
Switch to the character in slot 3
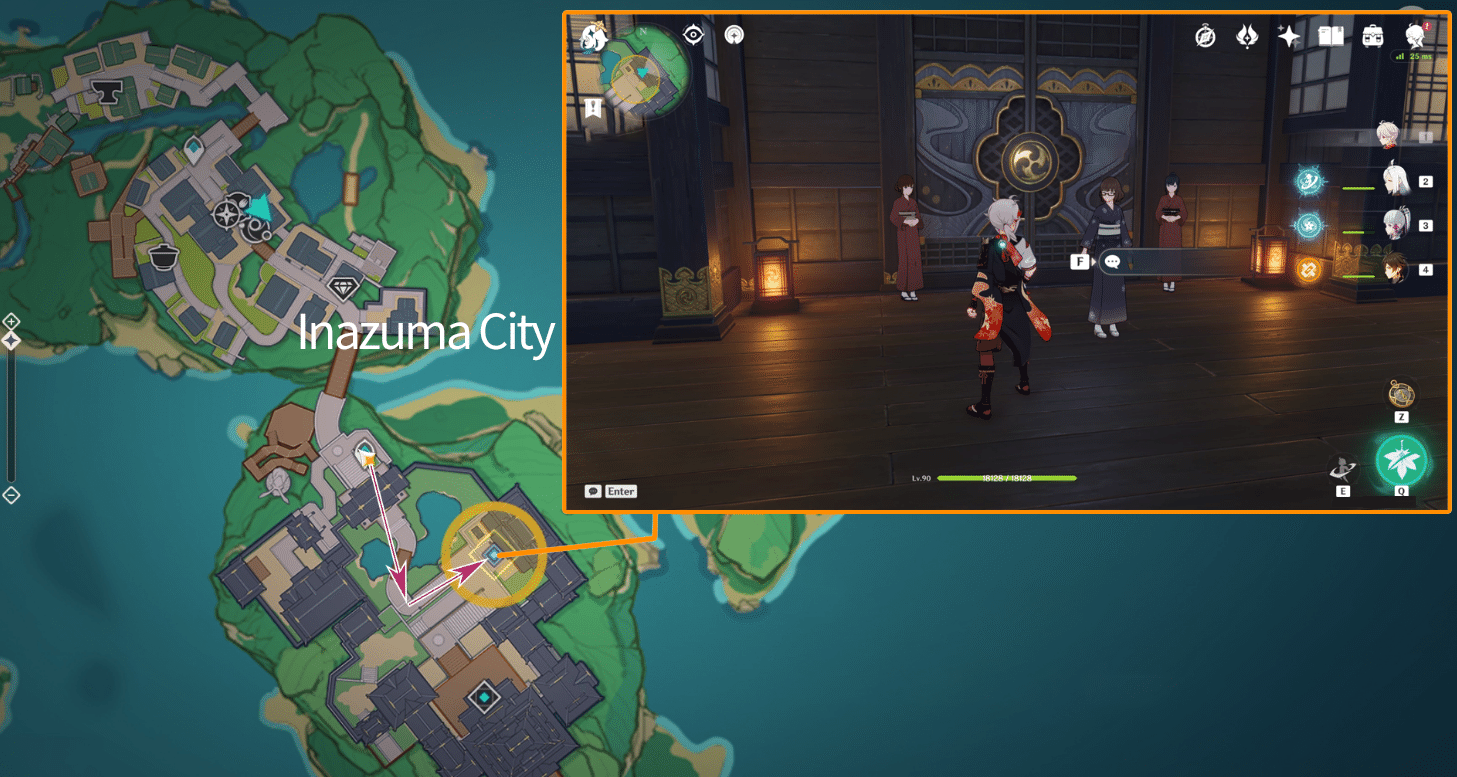[x=1397, y=226]
